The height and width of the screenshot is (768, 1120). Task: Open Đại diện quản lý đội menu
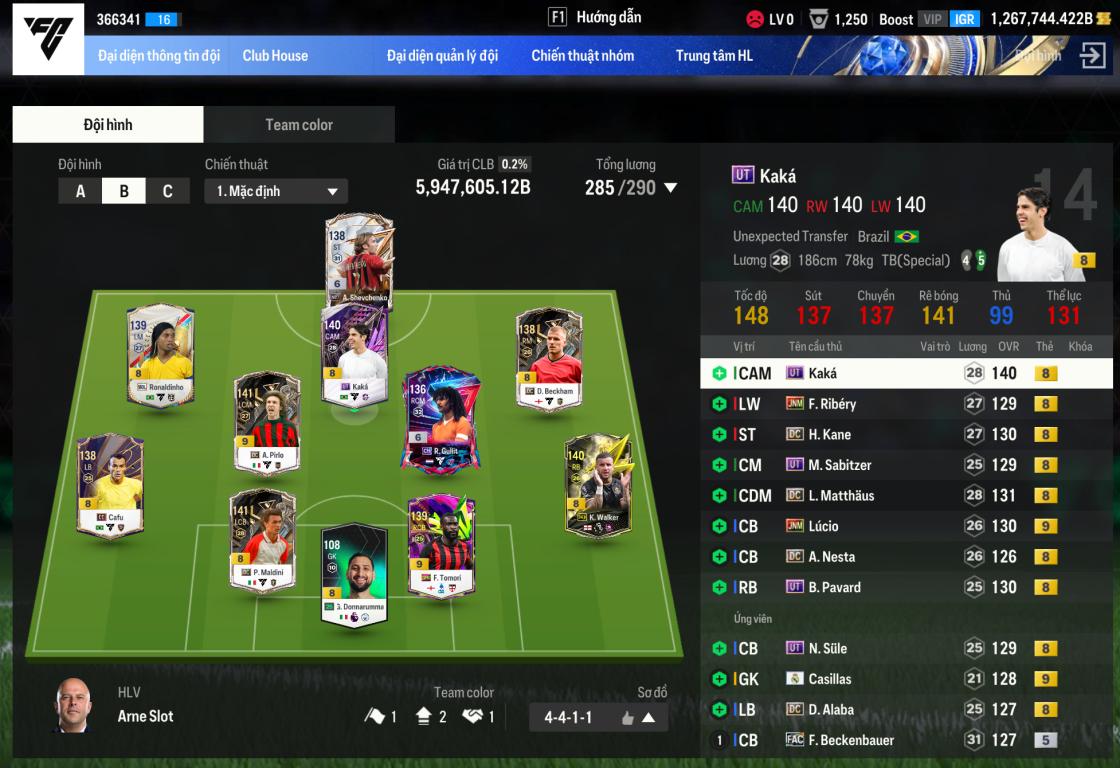pyautogui.click(x=442, y=56)
